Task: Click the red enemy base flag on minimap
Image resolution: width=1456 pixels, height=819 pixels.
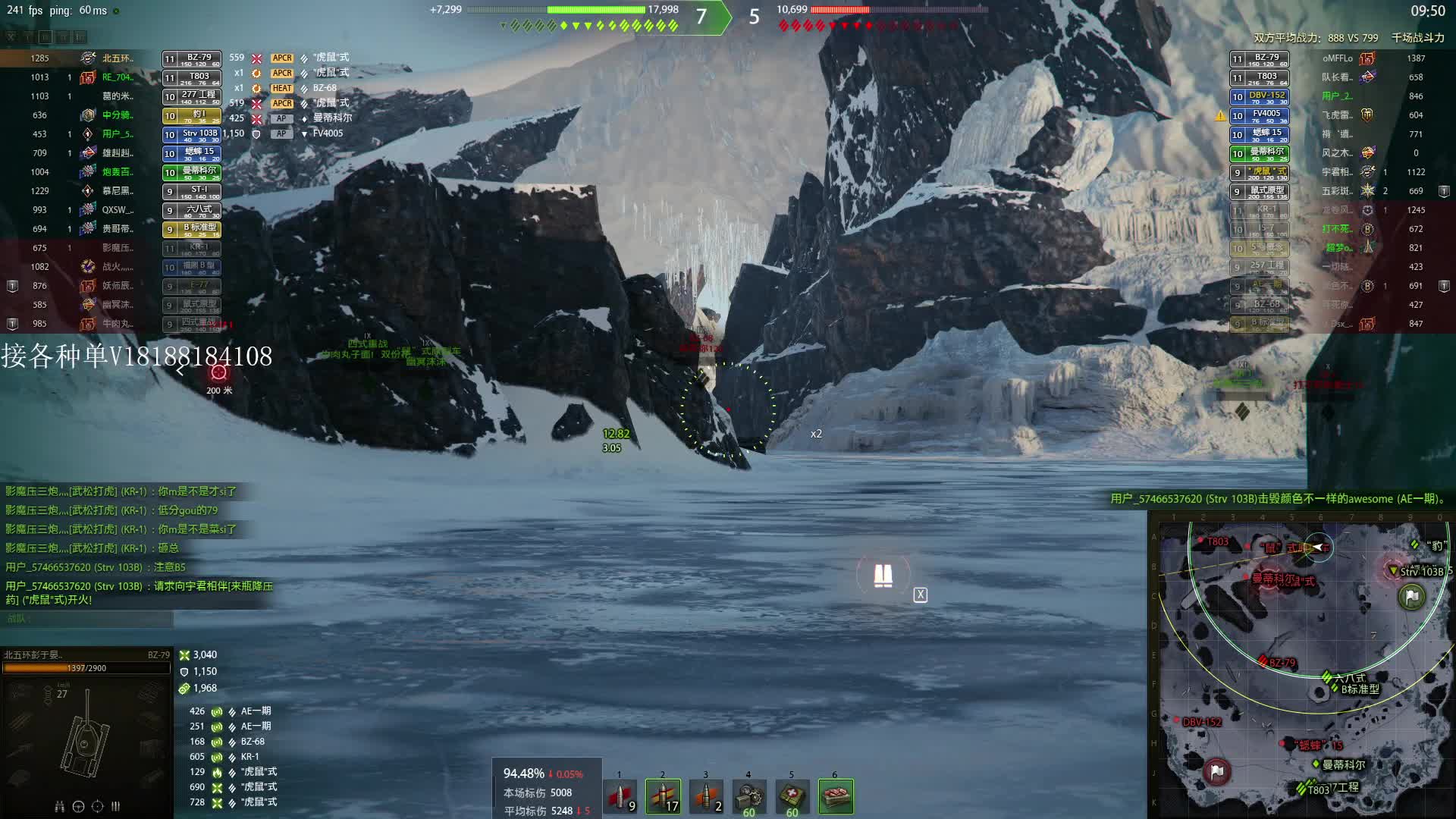Action: [1216, 771]
